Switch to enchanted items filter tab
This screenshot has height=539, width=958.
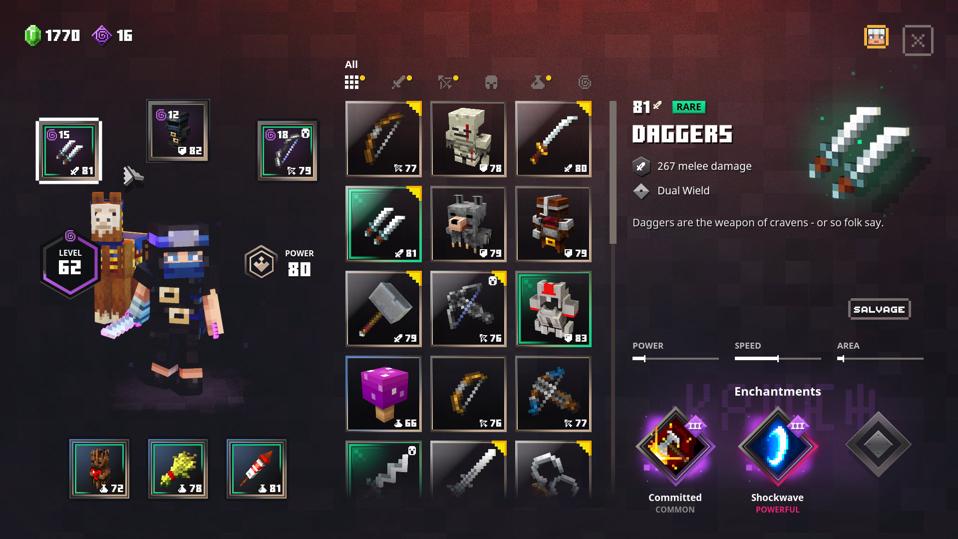point(584,82)
